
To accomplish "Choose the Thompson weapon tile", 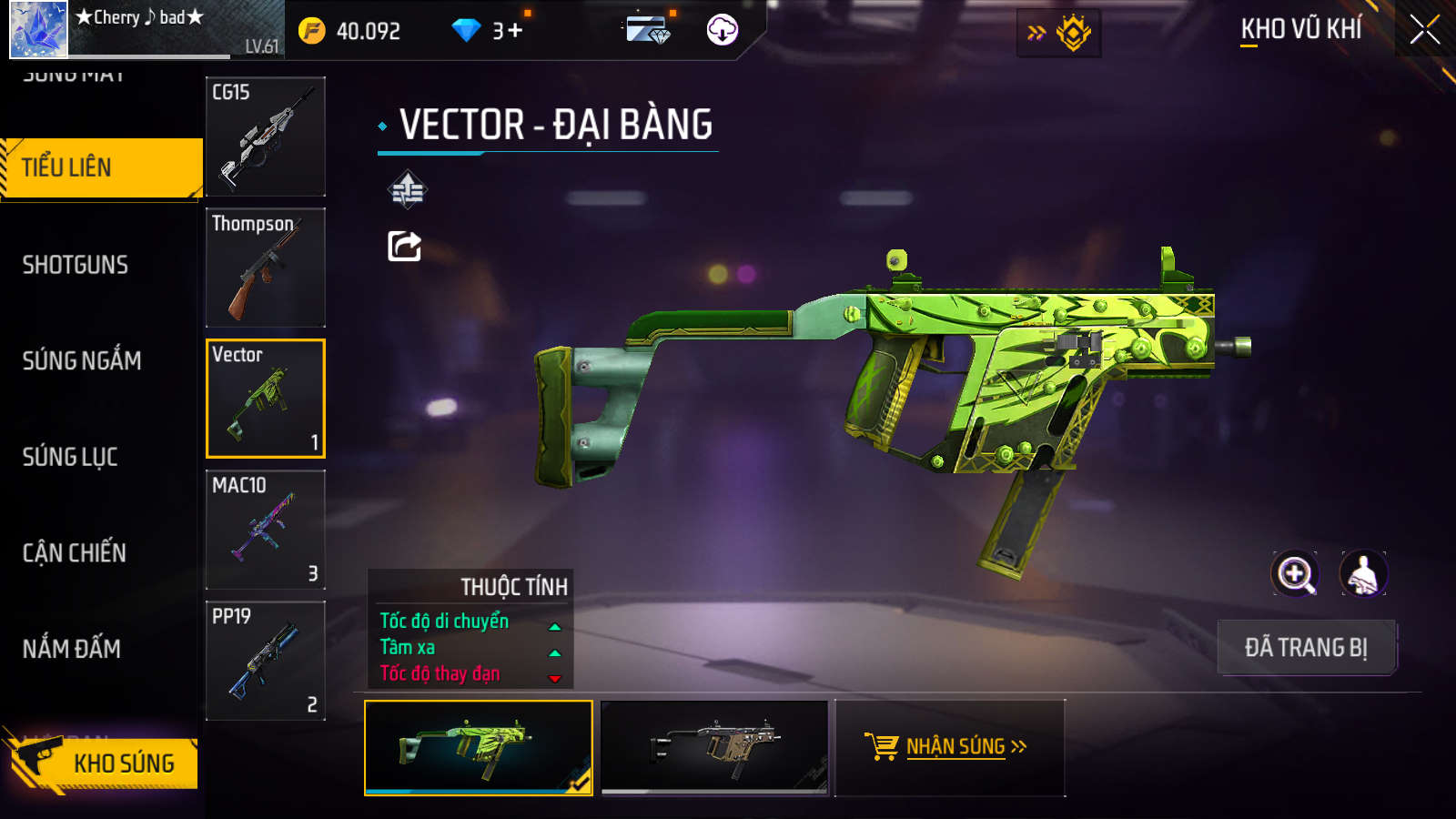I will pyautogui.click(x=266, y=268).
